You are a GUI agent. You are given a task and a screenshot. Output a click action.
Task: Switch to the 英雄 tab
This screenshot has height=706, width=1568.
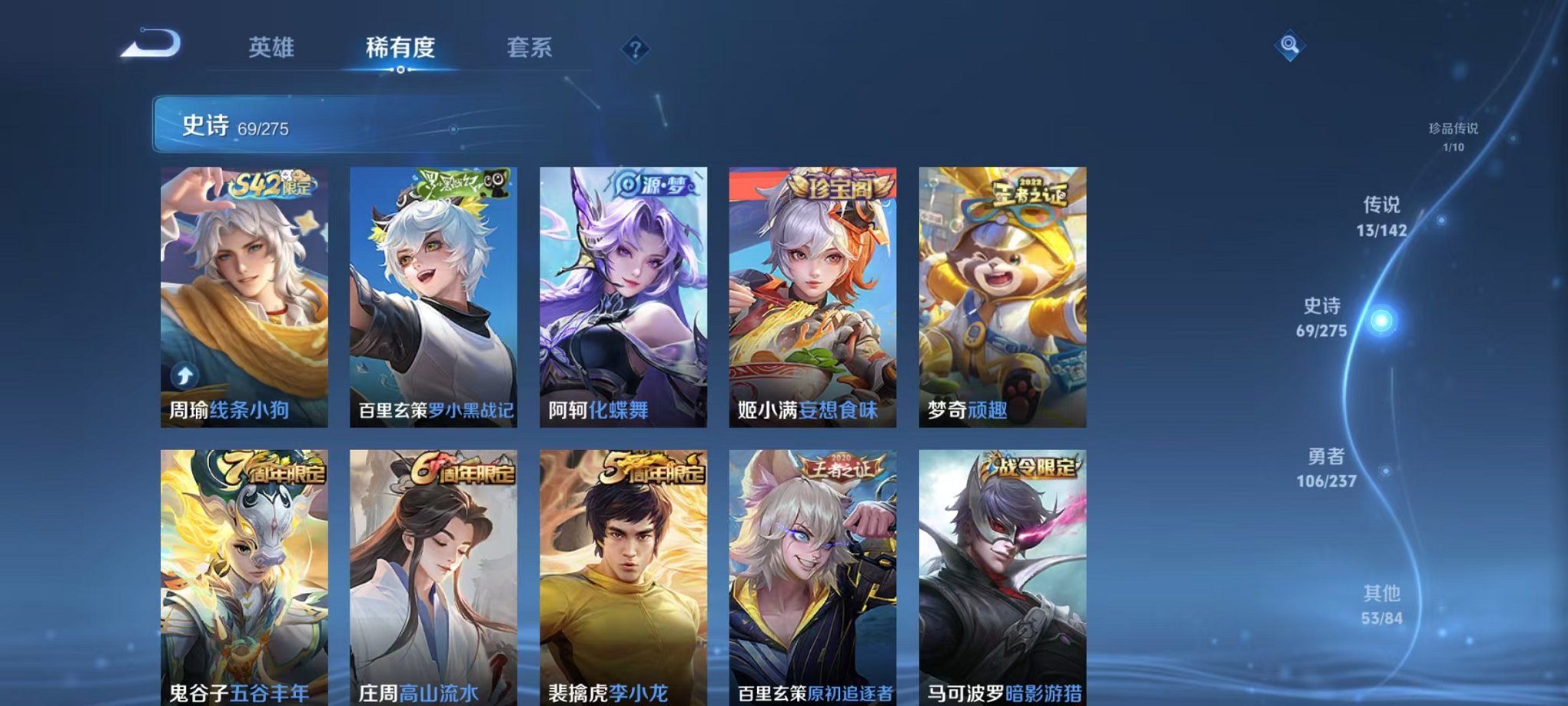point(273,48)
